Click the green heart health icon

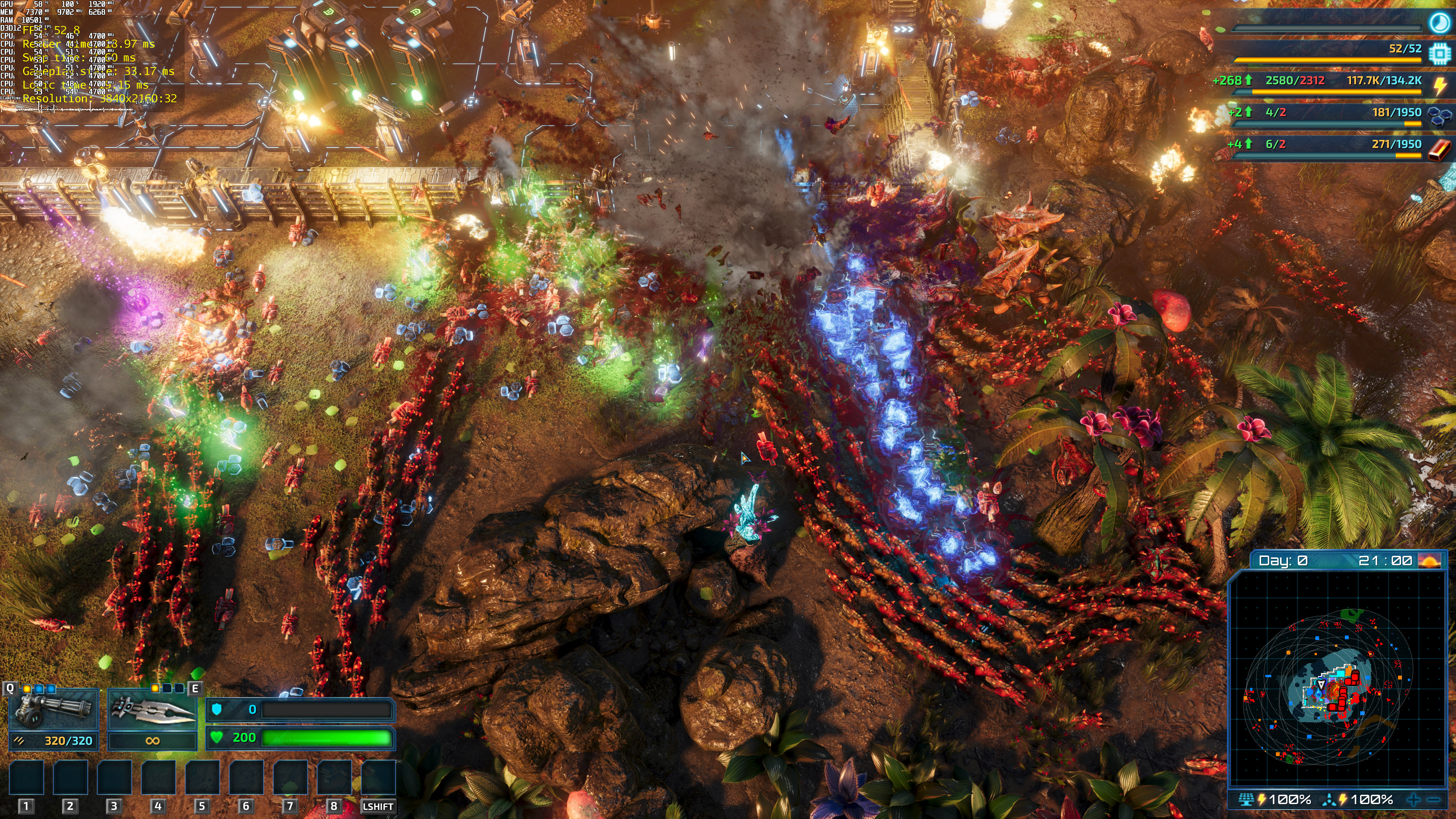(217, 737)
